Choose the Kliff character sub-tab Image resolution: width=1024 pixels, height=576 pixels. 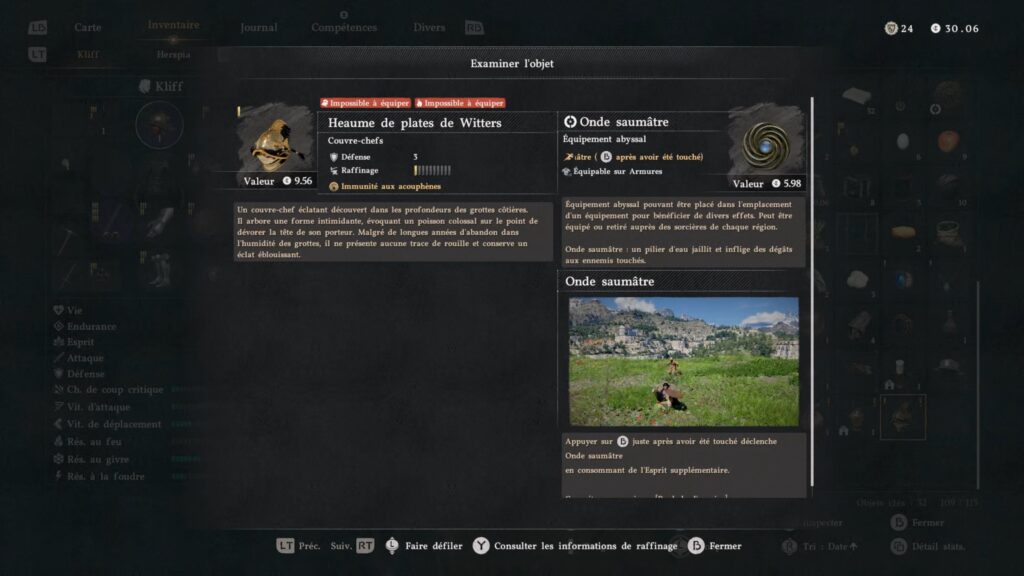88,55
